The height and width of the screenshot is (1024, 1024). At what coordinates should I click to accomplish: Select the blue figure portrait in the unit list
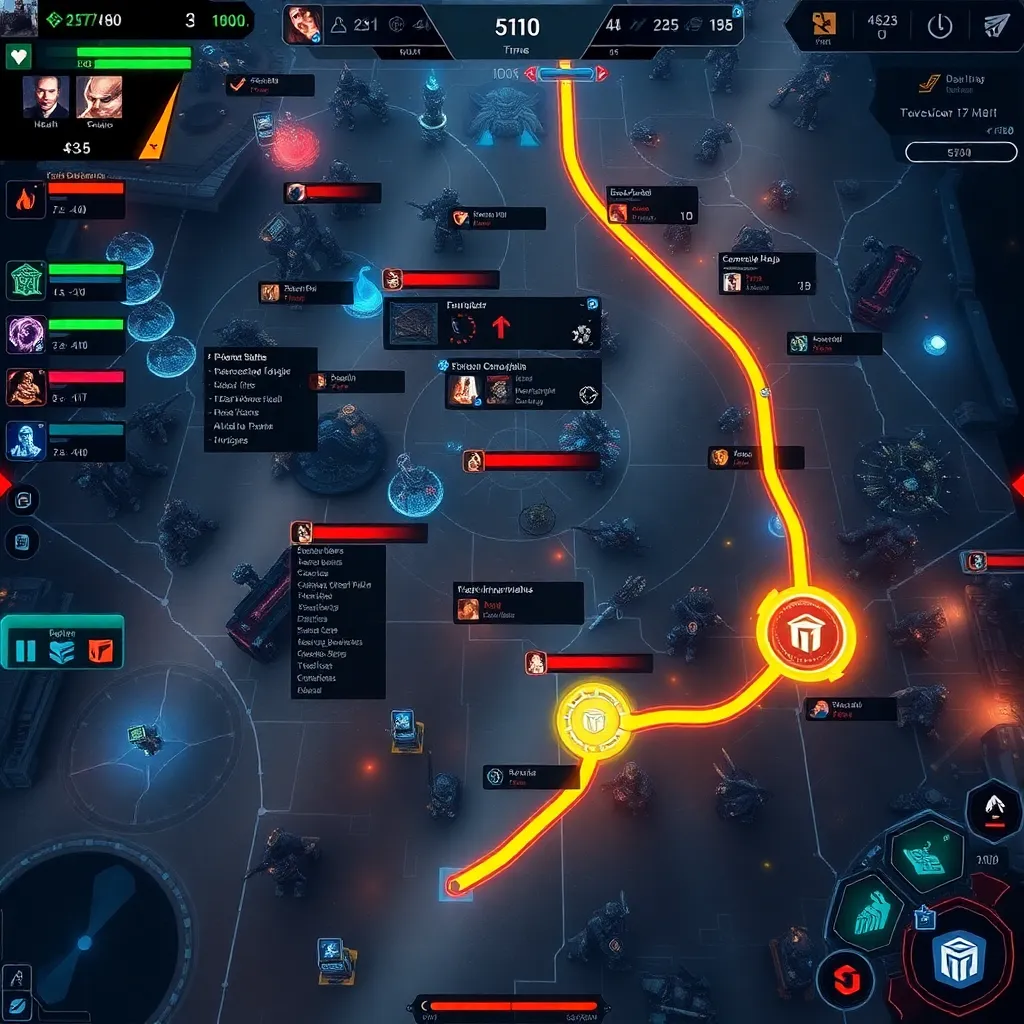coord(26,440)
